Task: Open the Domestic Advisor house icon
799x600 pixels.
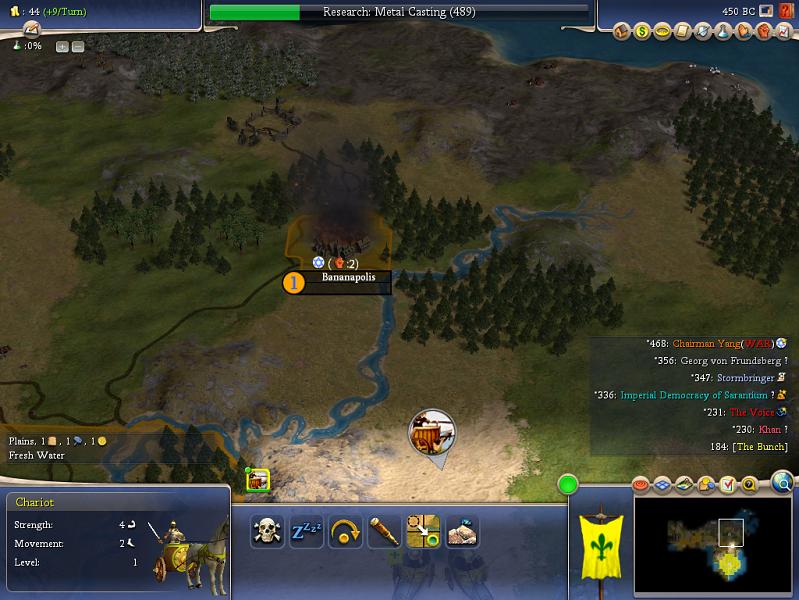Action: tap(622, 32)
